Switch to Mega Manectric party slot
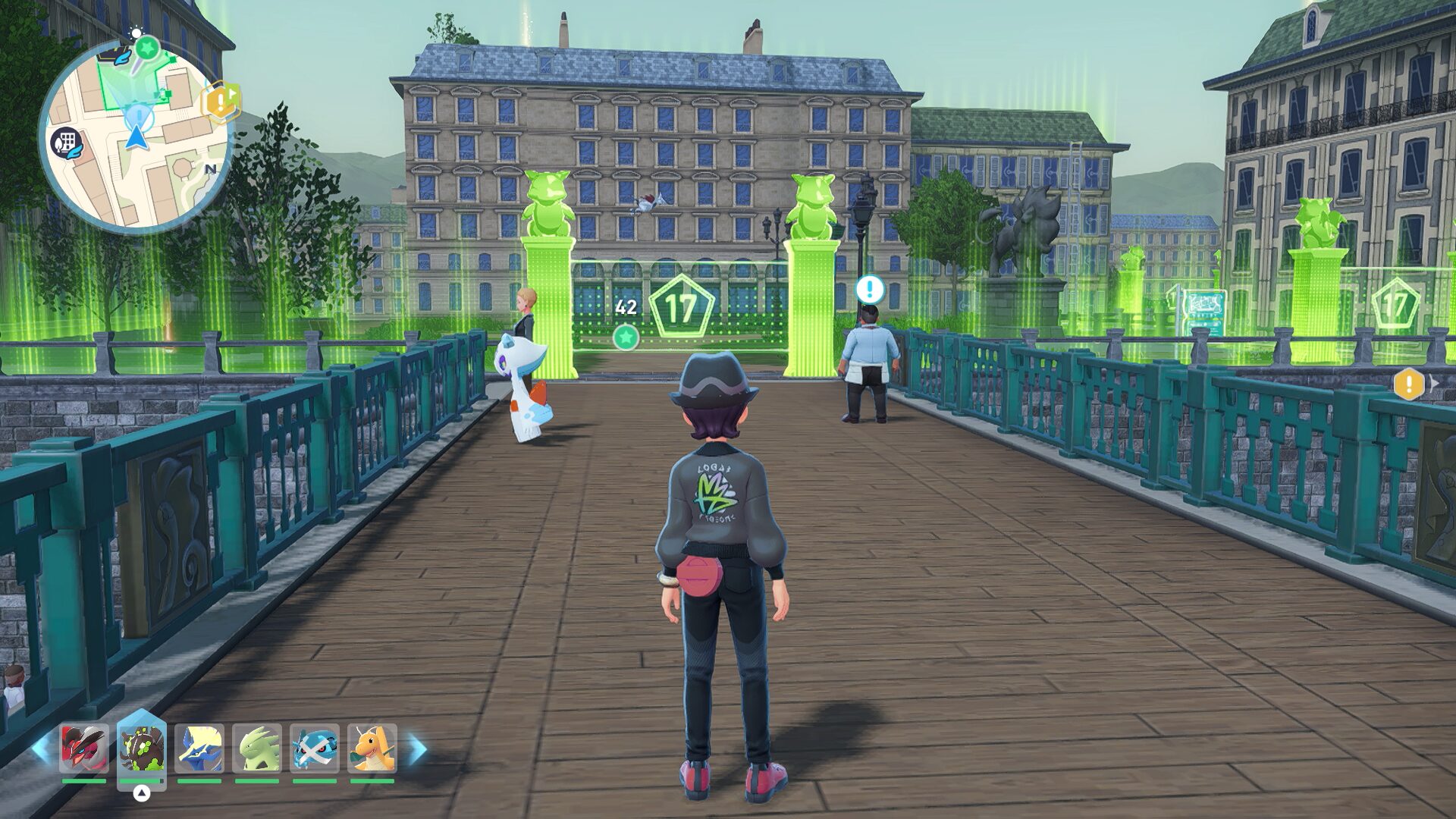 (199, 748)
